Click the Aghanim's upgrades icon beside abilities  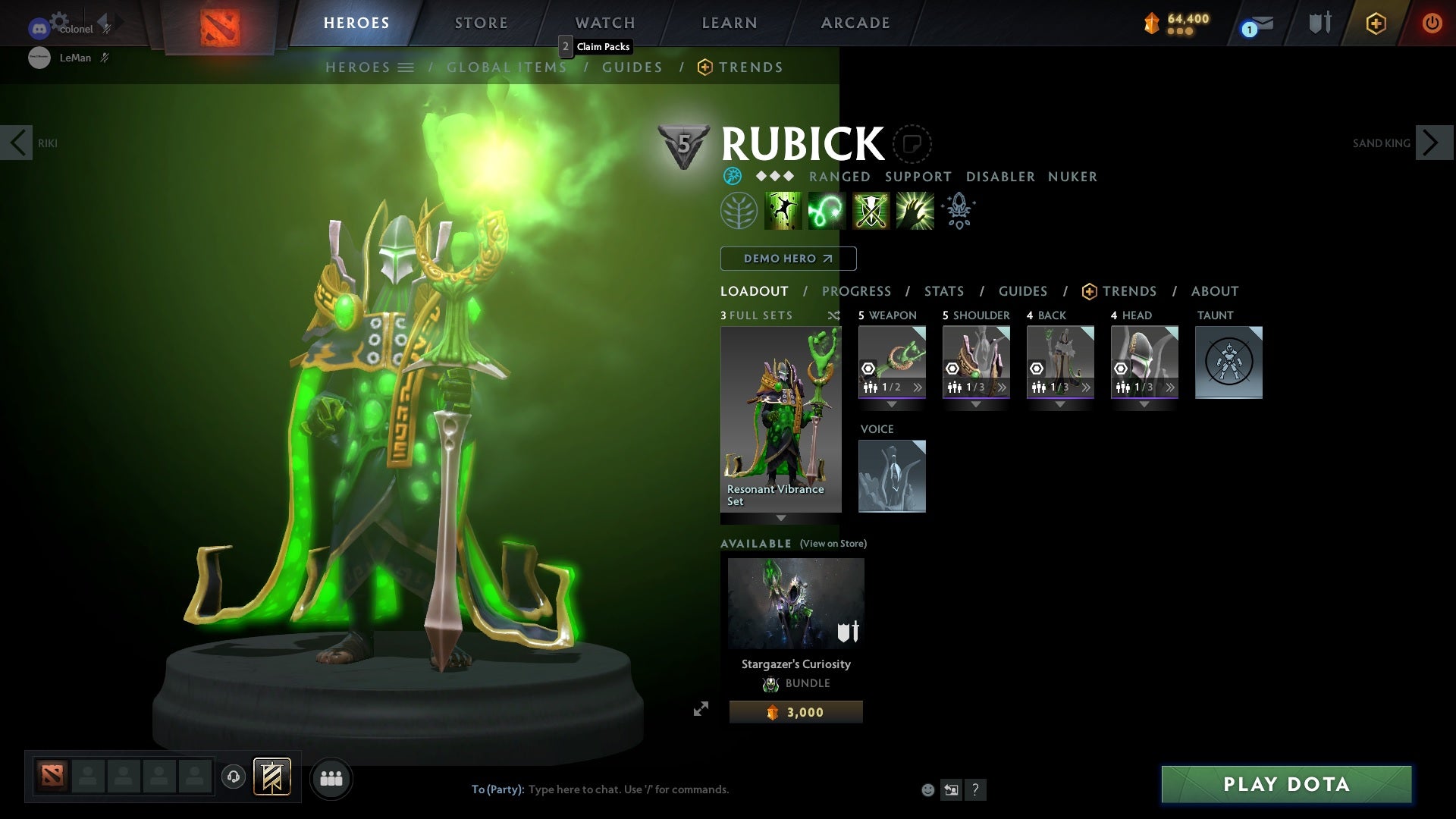(959, 211)
